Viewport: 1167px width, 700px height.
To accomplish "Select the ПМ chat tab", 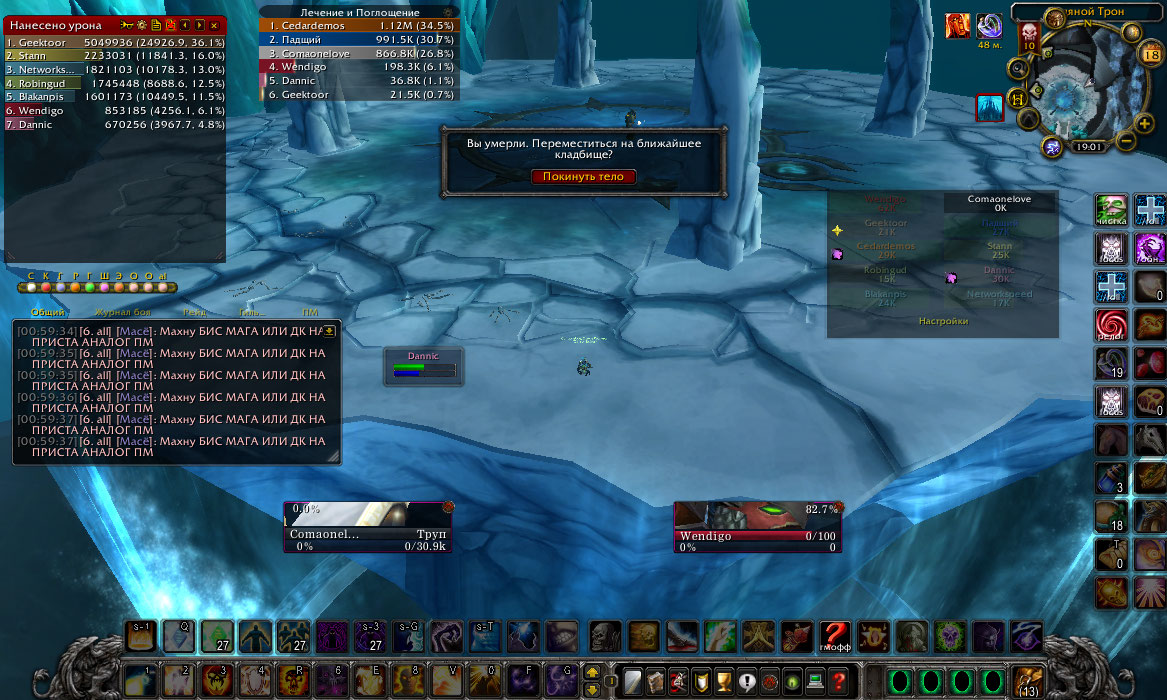I will click(x=310, y=313).
